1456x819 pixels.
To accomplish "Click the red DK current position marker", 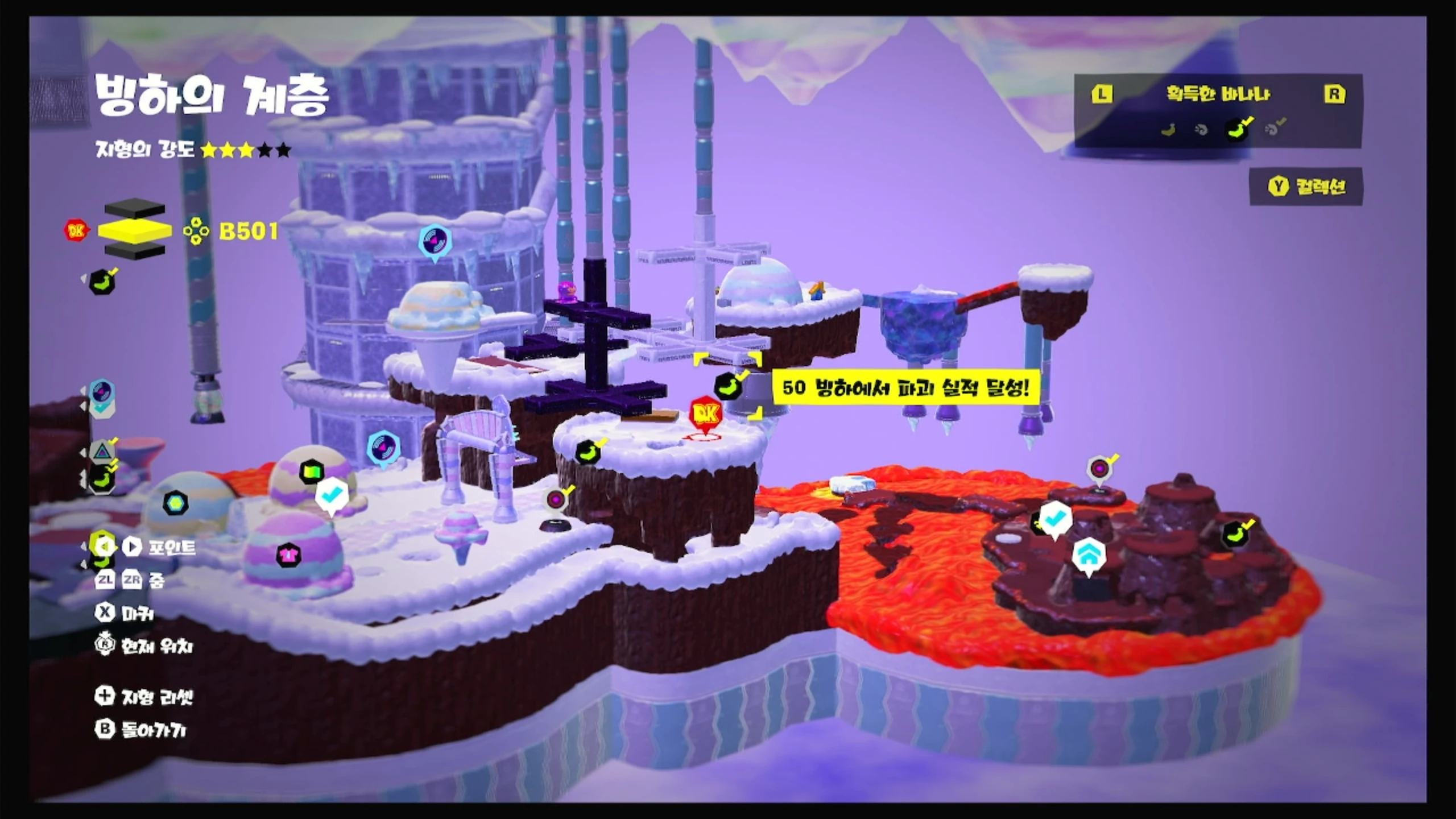I will tap(706, 415).
